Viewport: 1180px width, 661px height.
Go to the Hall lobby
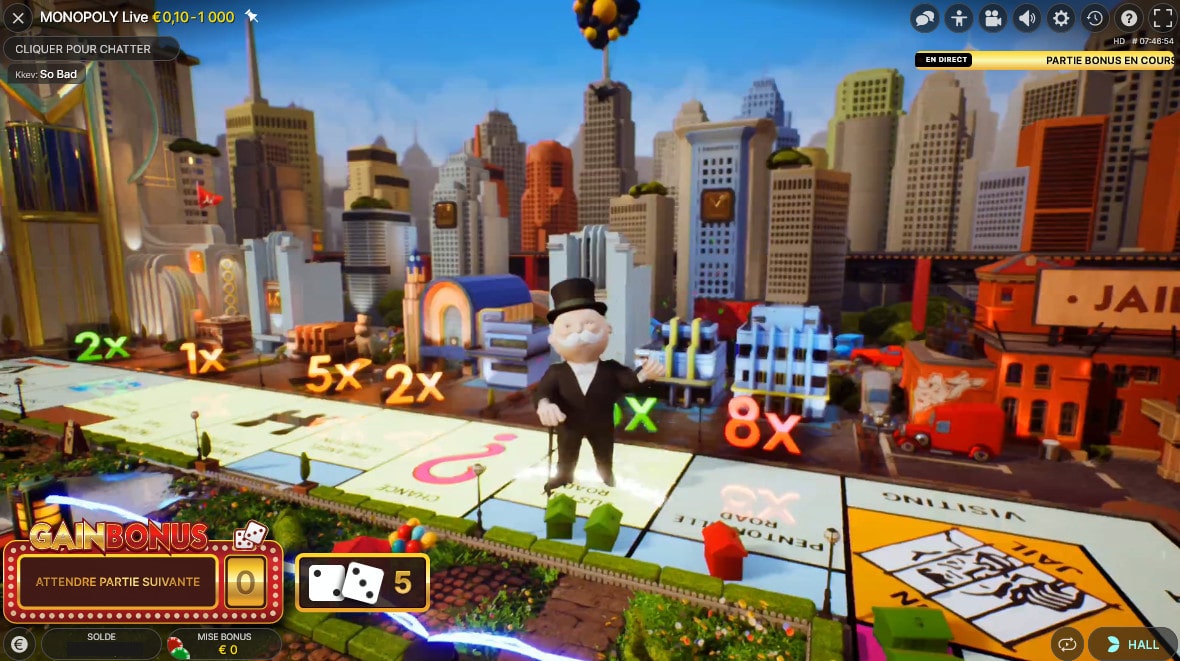click(x=1133, y=645)
